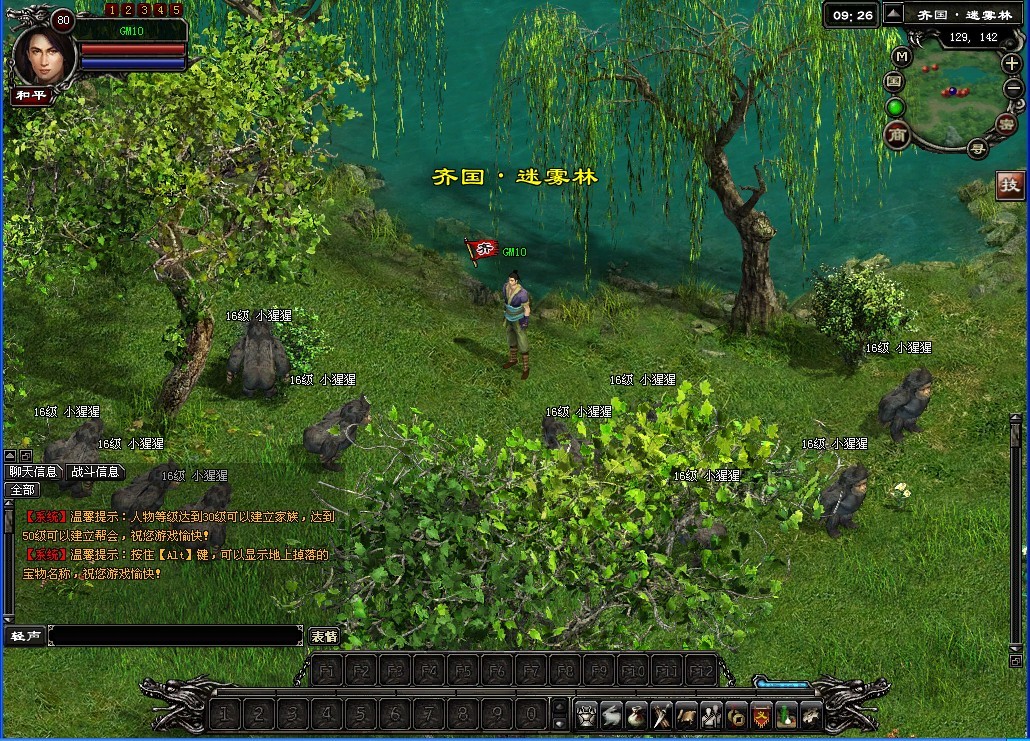Click the white rabbit mount icon
This screenshot has height=741, width=1030.
pos(611,714)
